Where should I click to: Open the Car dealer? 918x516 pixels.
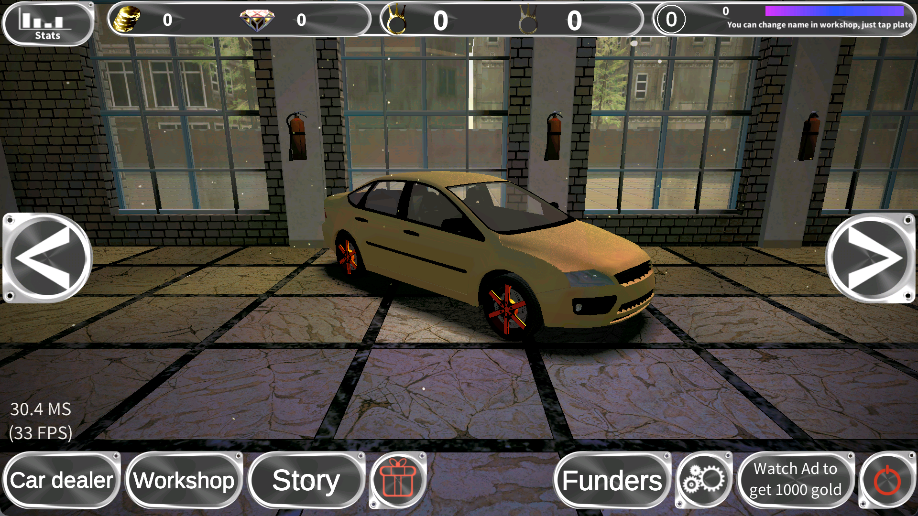pyautogui.click(x=62, y=481)
